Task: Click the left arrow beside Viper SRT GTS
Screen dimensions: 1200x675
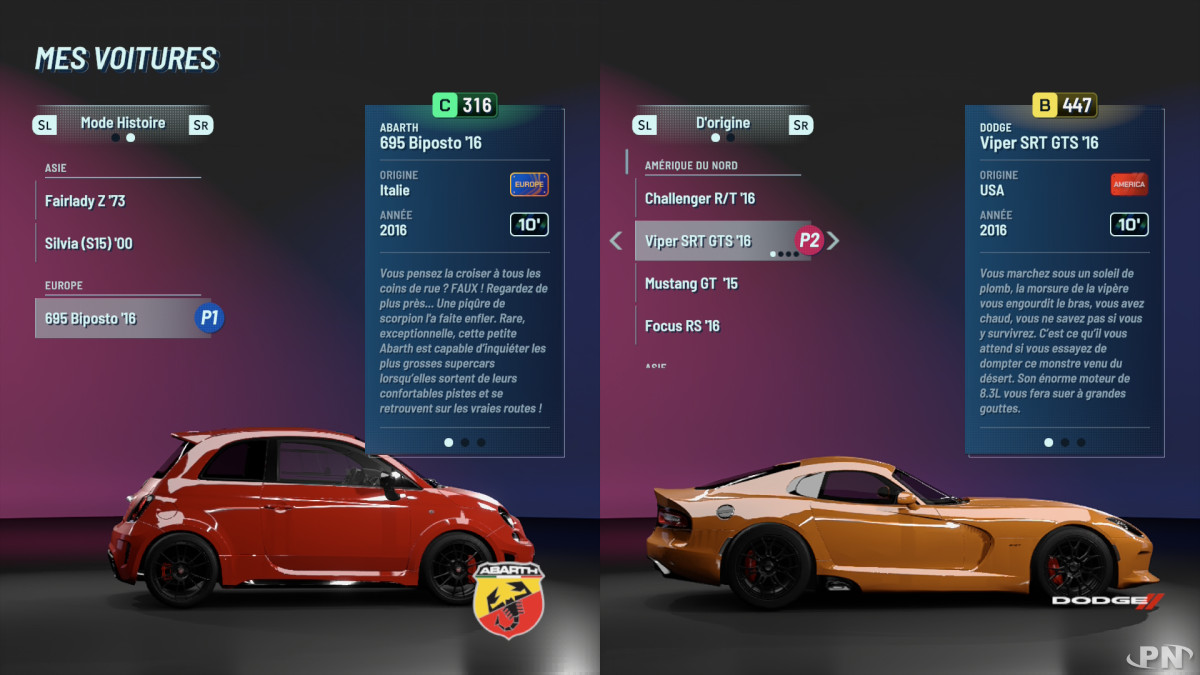Action: [616, 241]
